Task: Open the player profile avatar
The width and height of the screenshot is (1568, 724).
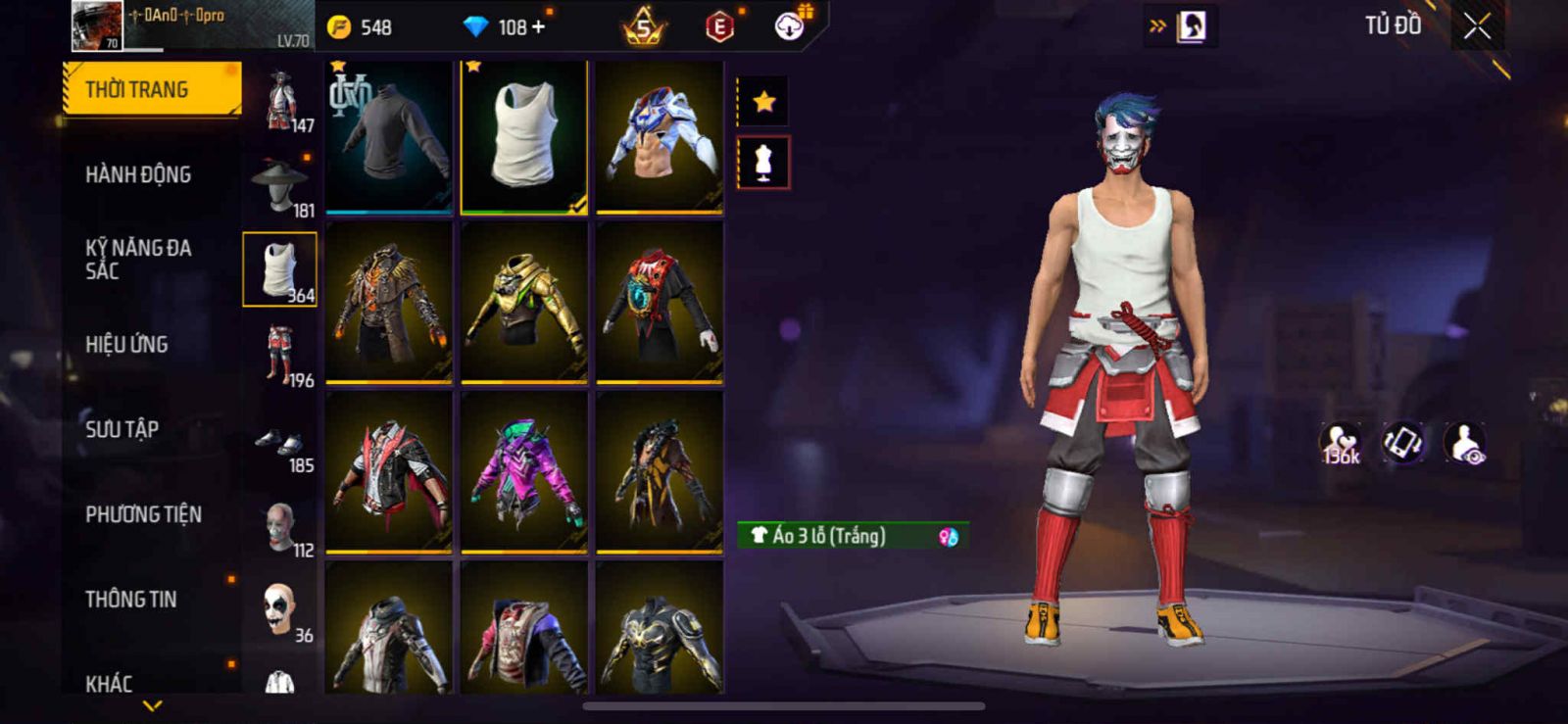Action: coord(97,26)
